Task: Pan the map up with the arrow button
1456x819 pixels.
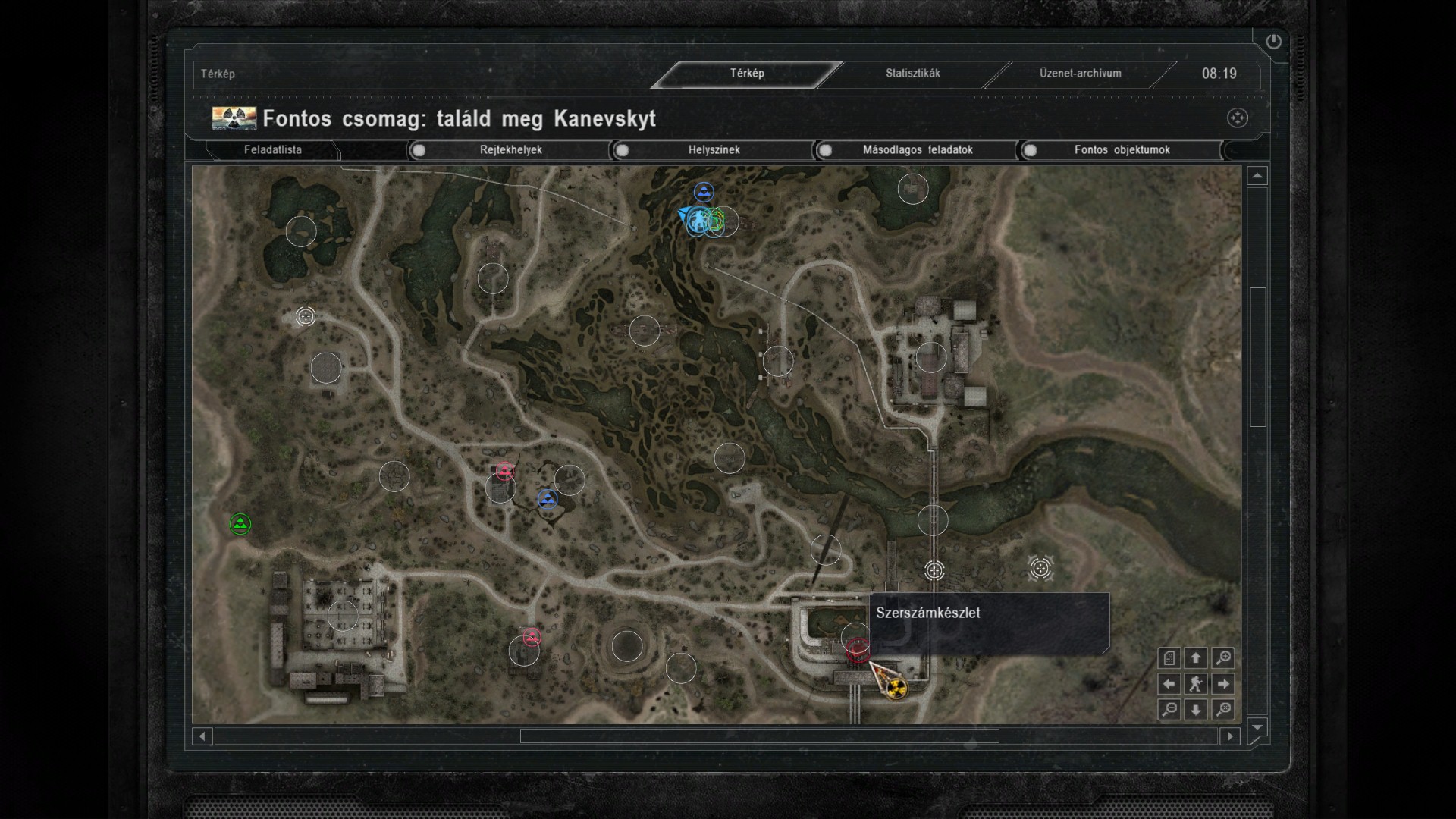Action: click(x=1196, y=658)
